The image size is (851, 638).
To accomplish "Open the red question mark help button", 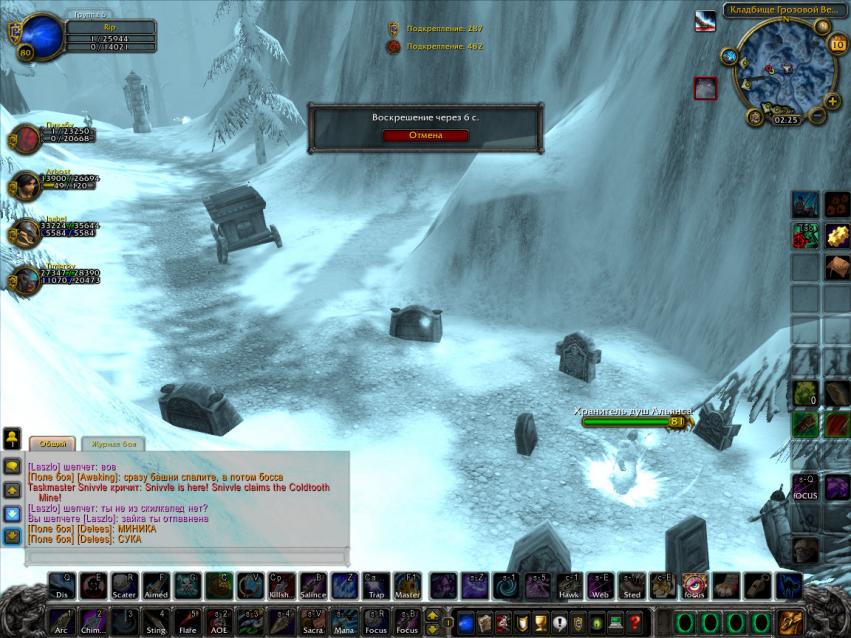I will (635, 622).
